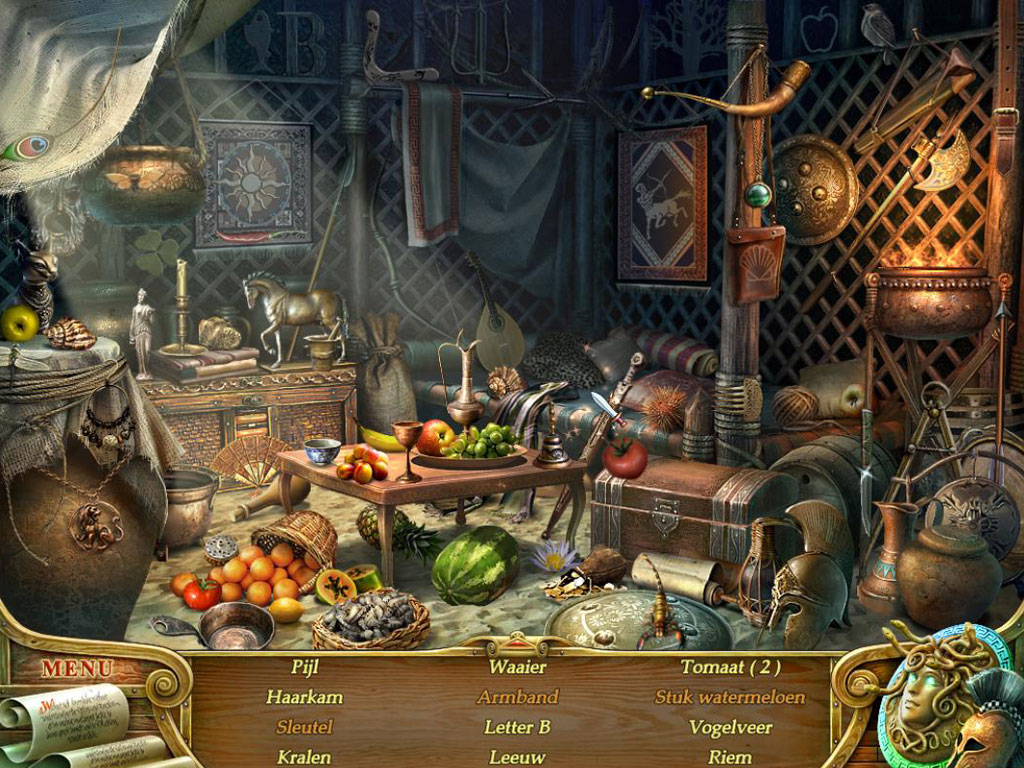Choose the Tomaat (2) list entry
This screenshot has height=768, width=1024.
730,667
